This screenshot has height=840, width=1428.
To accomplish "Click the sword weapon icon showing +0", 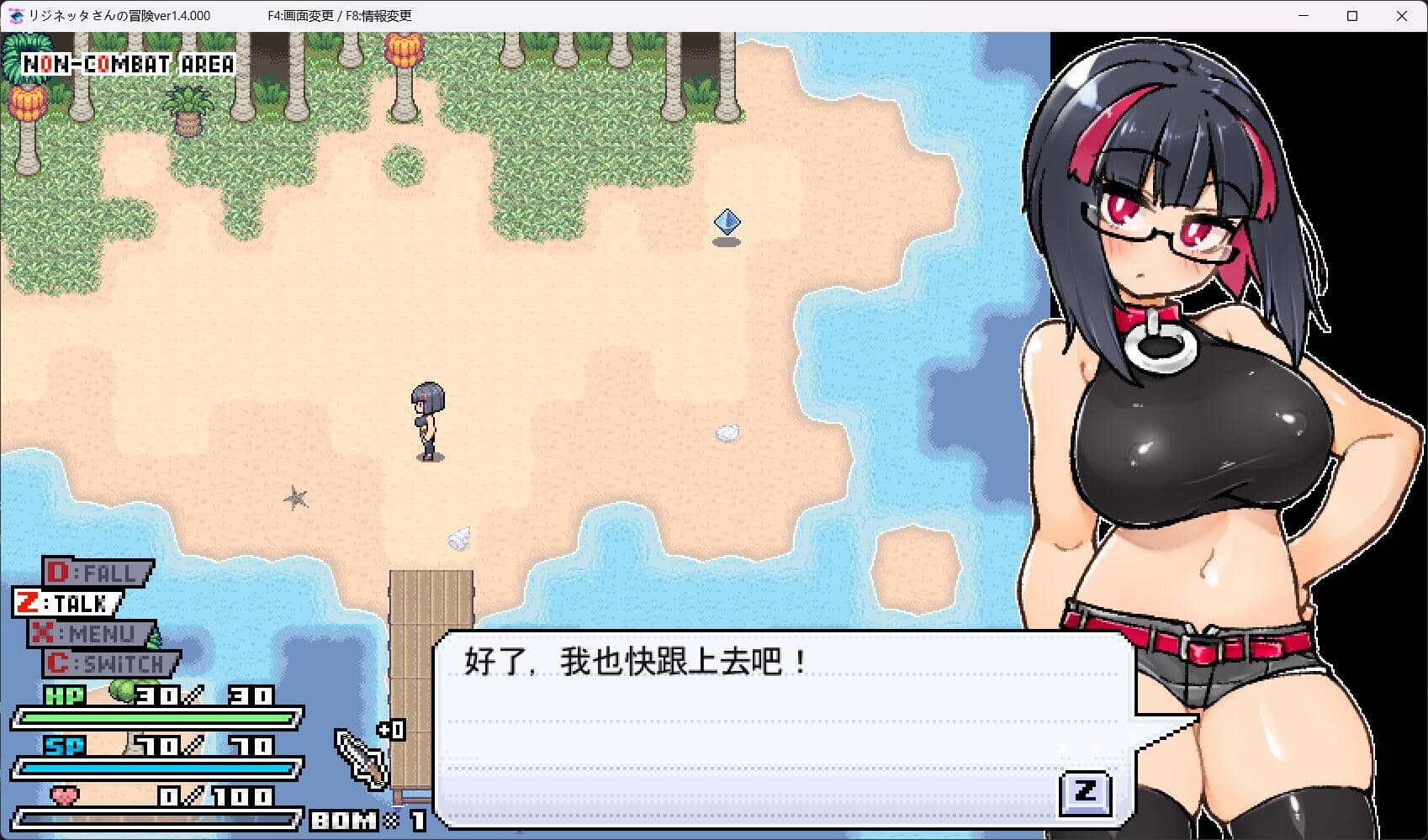I will 360,757.
